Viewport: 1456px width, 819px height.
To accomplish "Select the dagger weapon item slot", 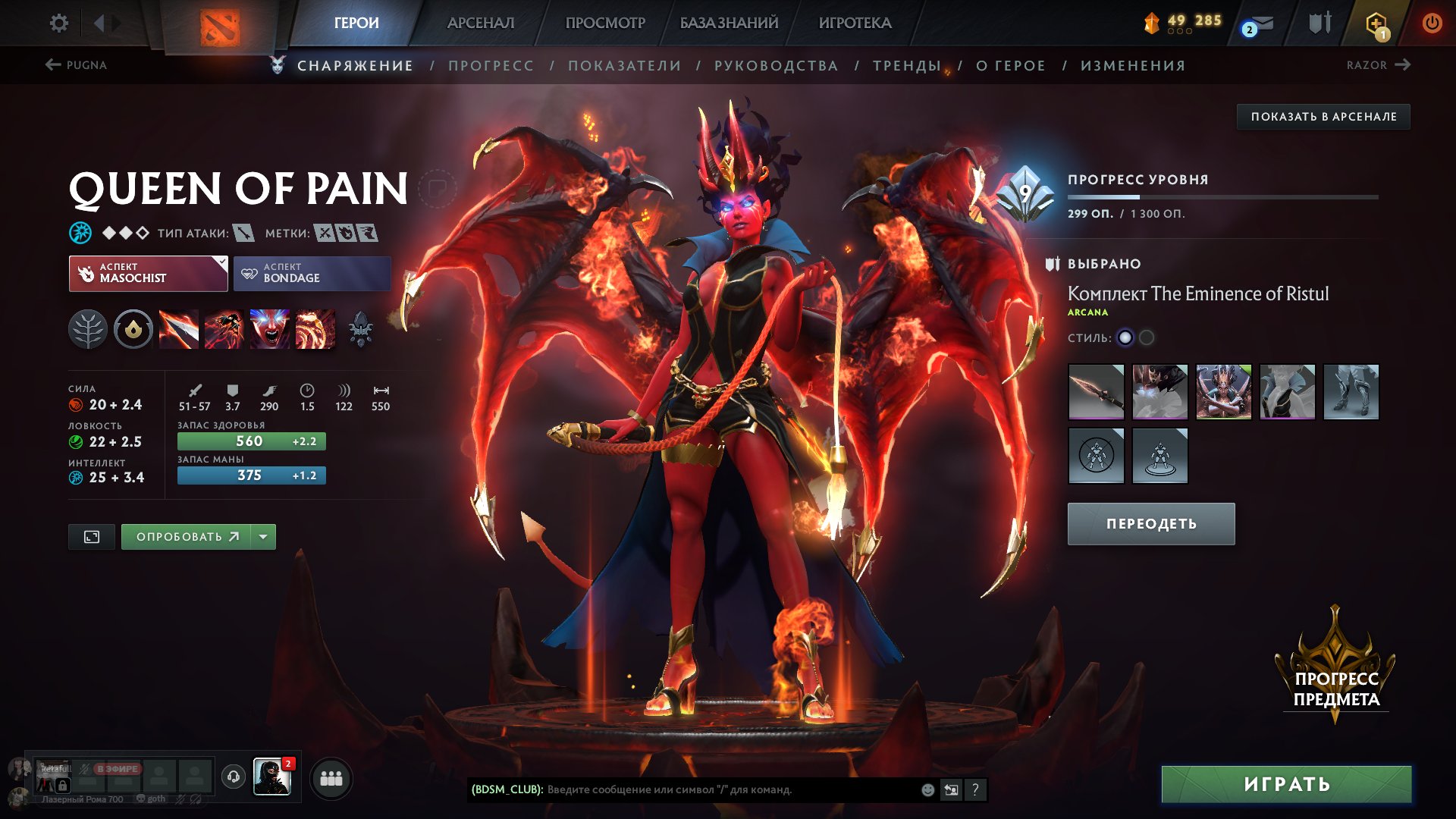I will [1096, 391].
